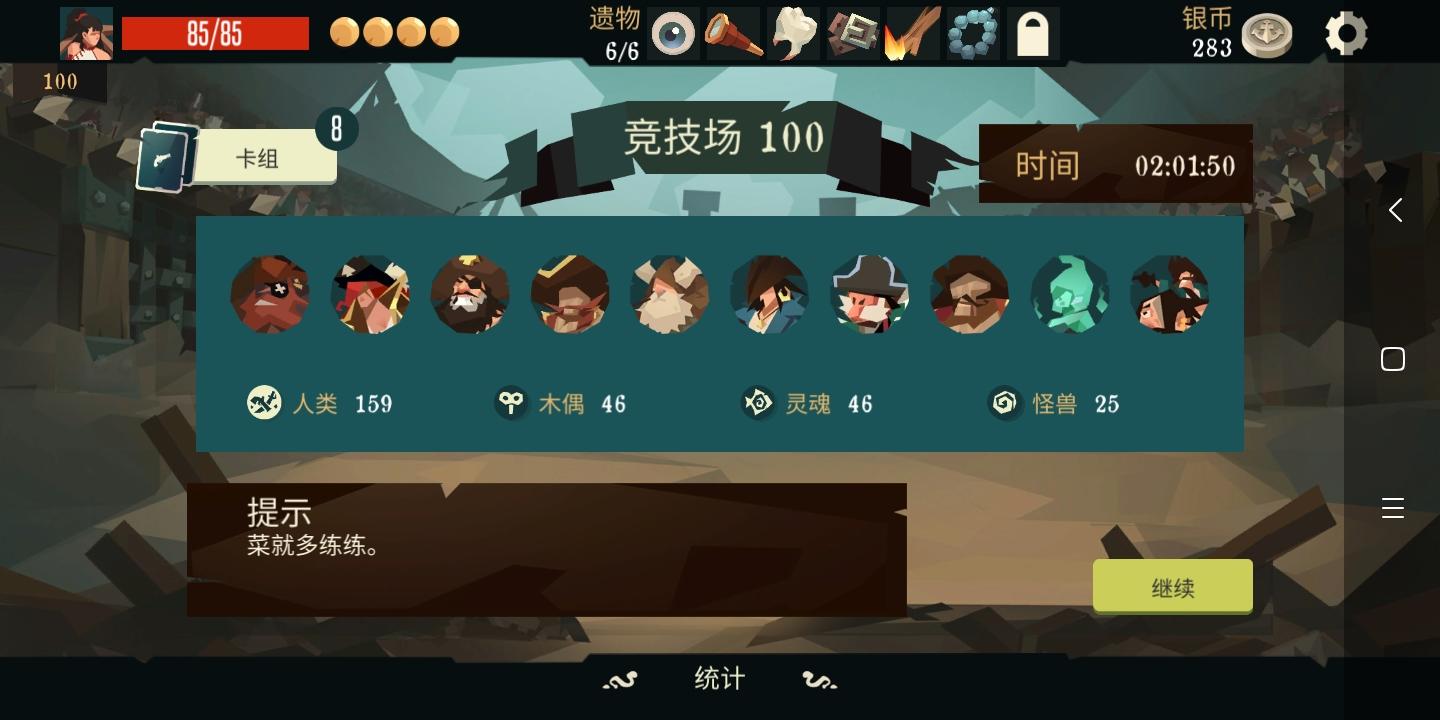Click the 85/85 health bar
Image resolution: width=1440 pixels, height=720 pixels.
(215, 33)
